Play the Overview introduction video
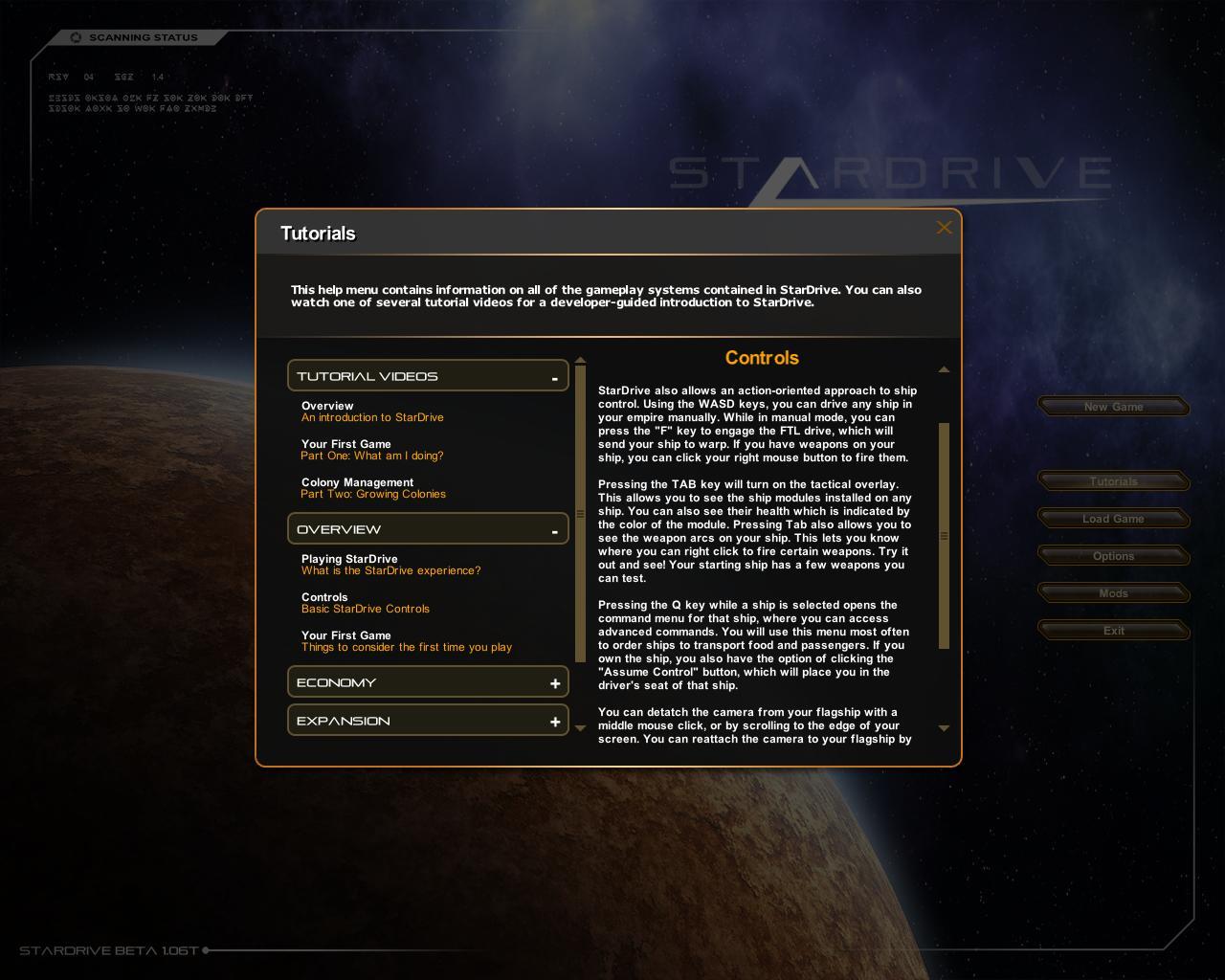 click(x=371, y=412)
